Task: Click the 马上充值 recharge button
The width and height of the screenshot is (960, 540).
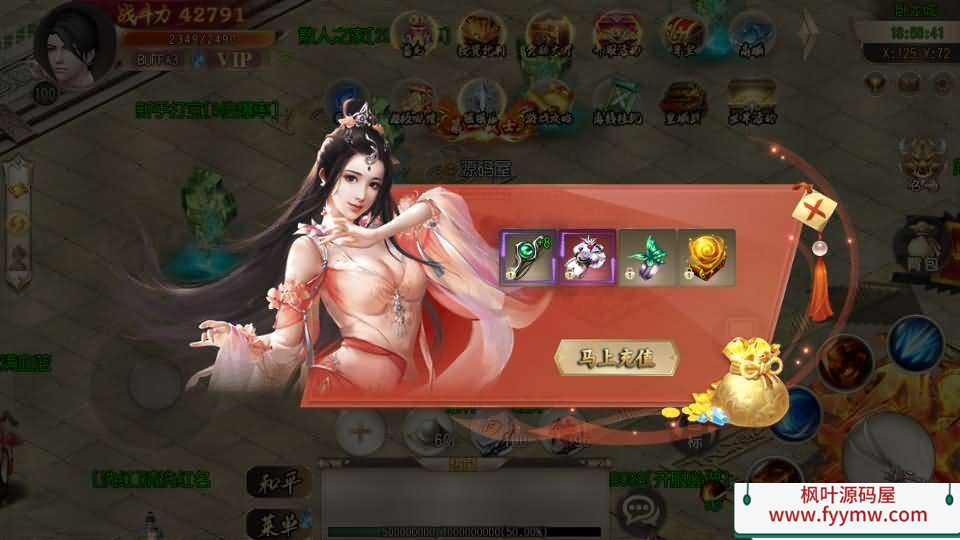Action: [x=616, y=358]
